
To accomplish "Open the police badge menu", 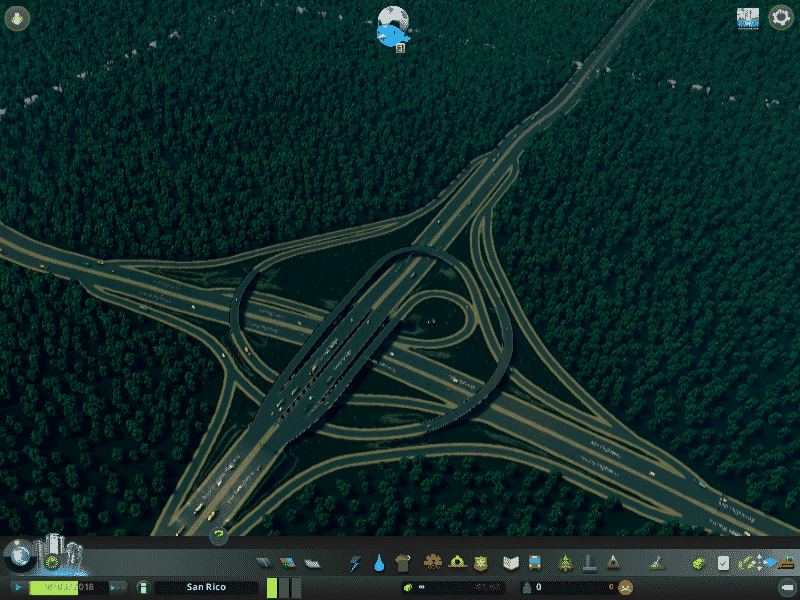I will [x=480, y=563].
